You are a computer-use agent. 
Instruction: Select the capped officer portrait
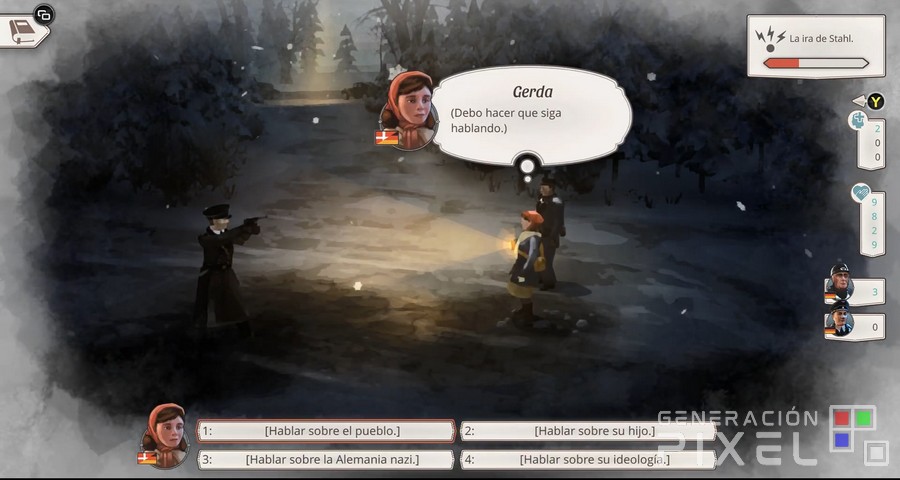pyautogui.click(x=838, y=324)
